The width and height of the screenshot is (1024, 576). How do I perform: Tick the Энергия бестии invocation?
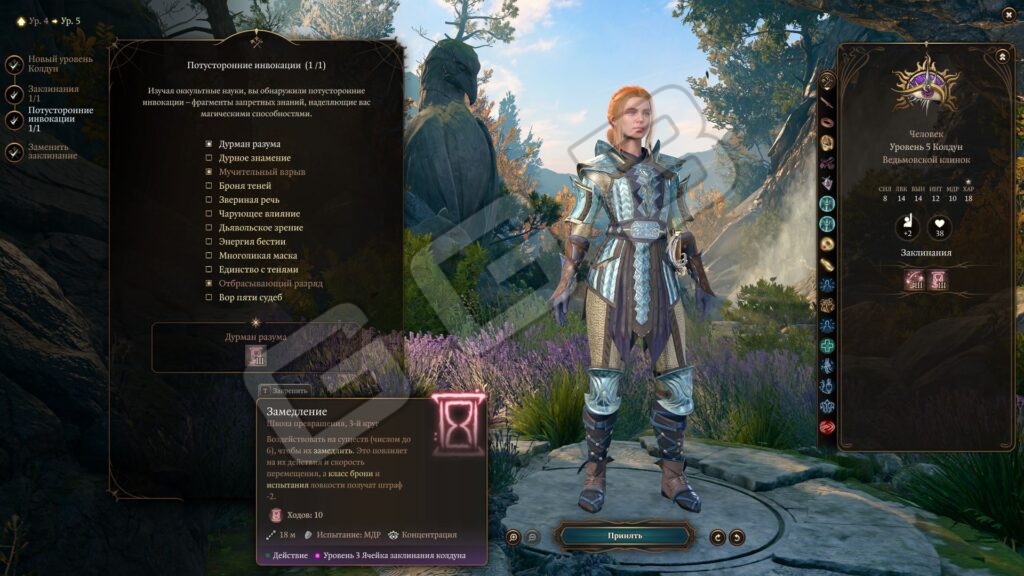point(209,242)
